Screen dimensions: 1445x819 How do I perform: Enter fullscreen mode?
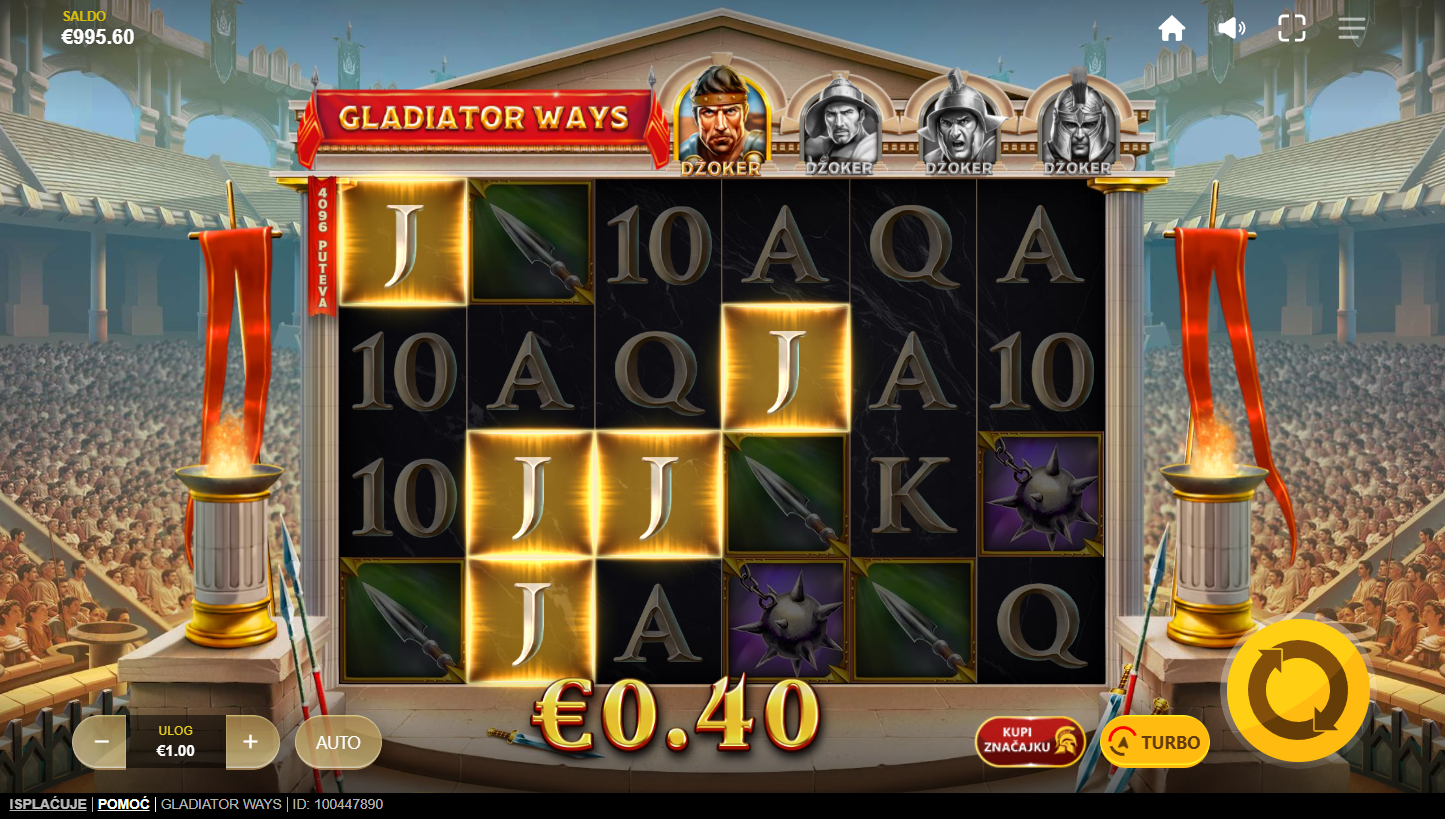pyautogui.click(x=1292, y=28)
